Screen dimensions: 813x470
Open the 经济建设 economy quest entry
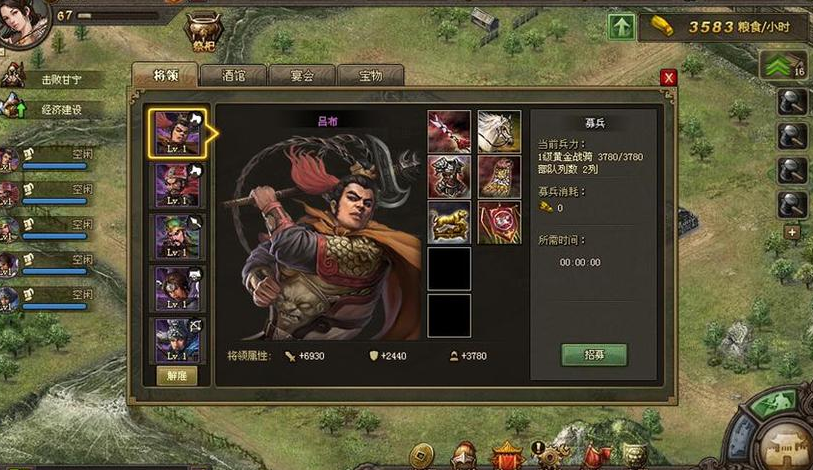[55, 109]
